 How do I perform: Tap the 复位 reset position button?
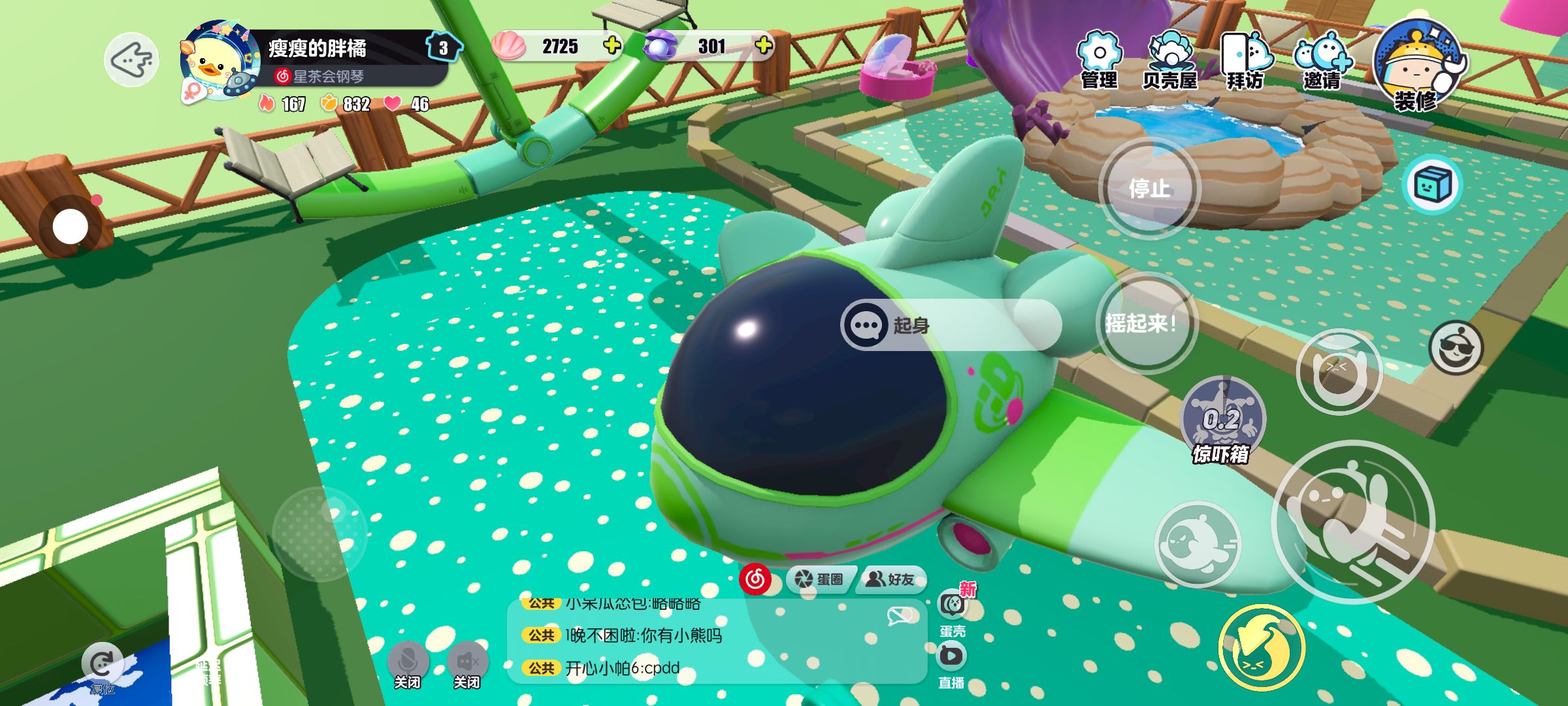[102, 668]
